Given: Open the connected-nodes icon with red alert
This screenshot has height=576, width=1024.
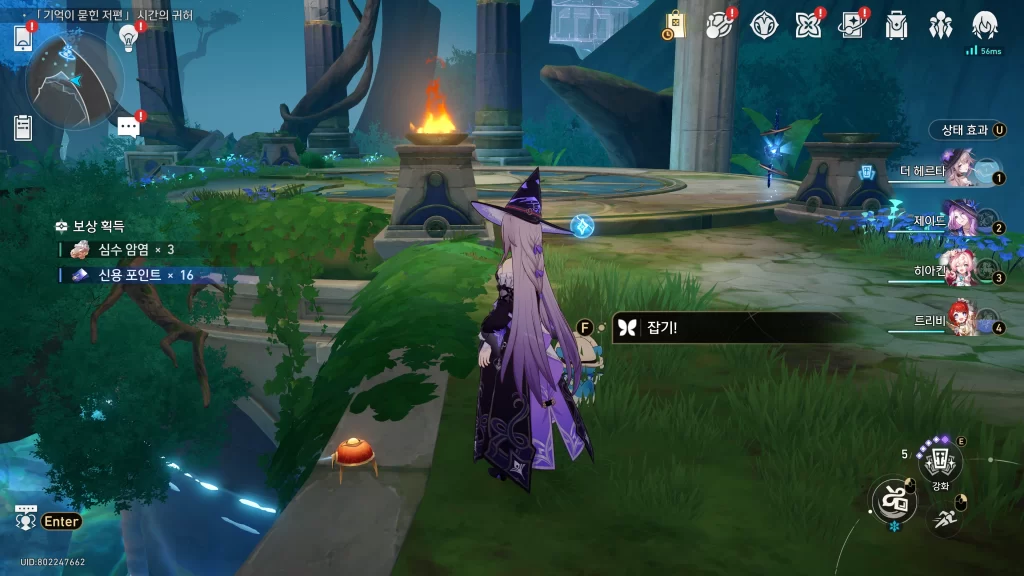Looking at the screenshot, I should (719, 25).
